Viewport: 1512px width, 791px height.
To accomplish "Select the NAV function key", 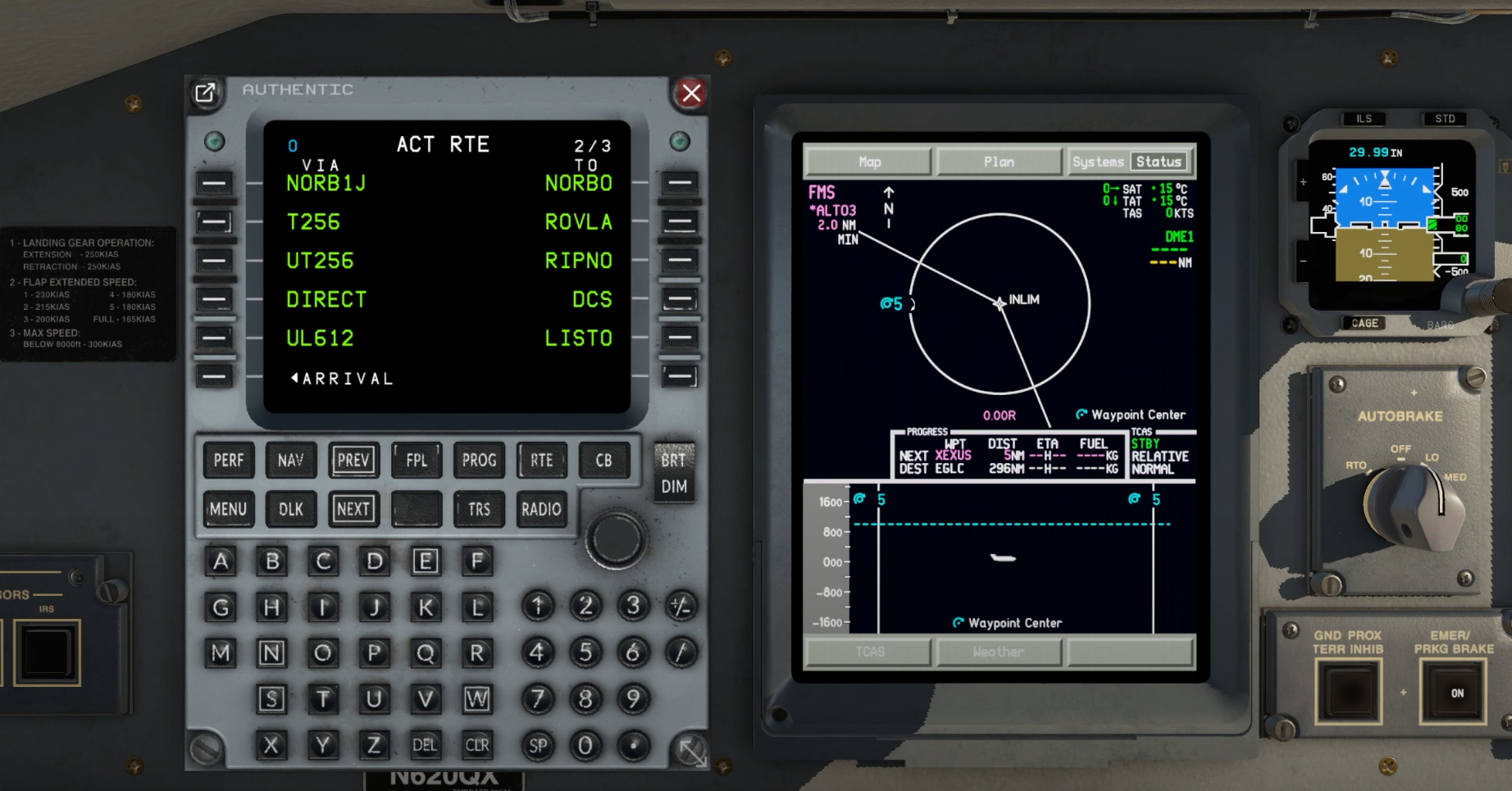I will click(290, 461).
